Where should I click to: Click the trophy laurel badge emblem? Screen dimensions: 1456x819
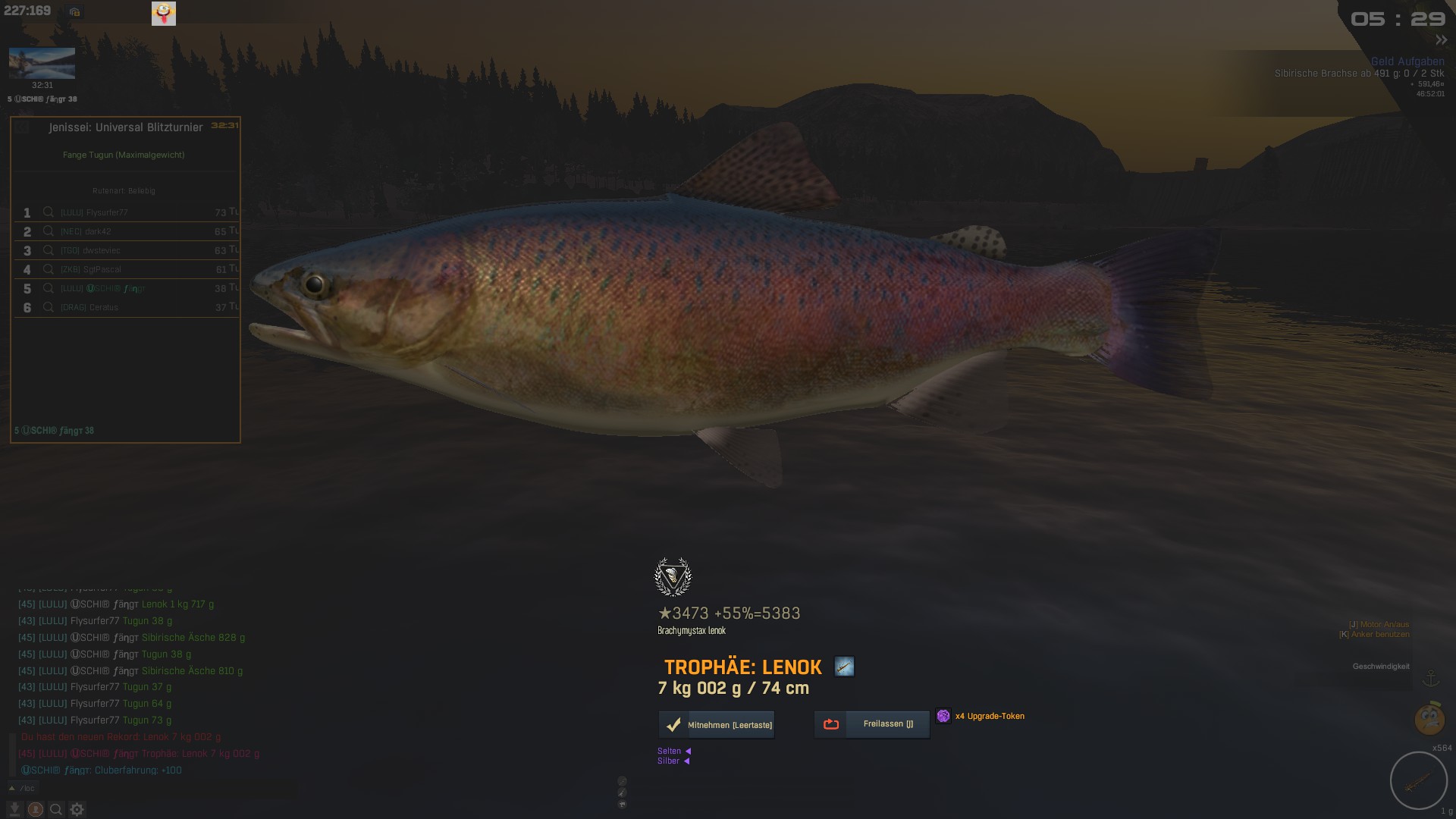tap(673, 577)
